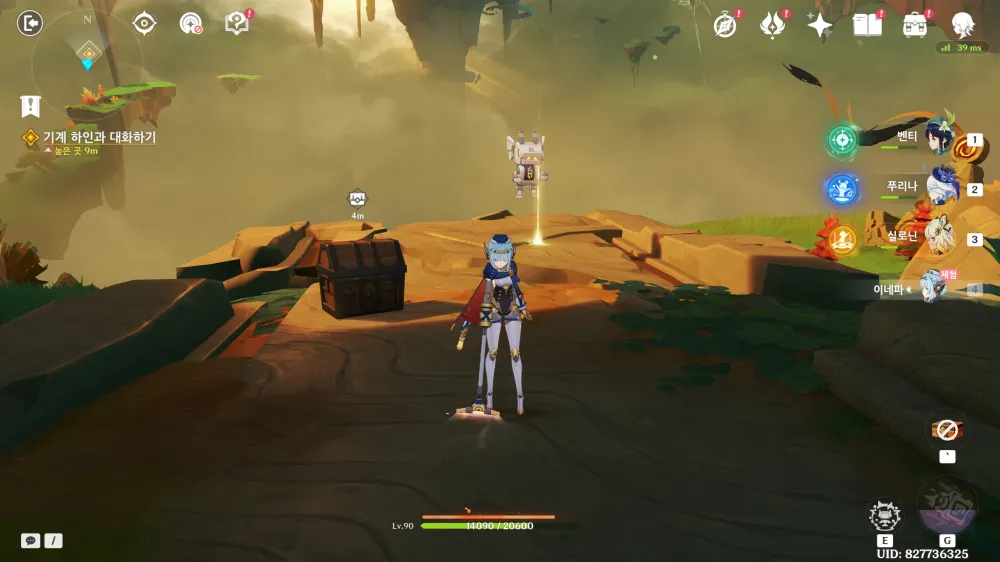Use the treasure chest gadget icon
The width and height of the screenshot is (1000, 562).
tap(946, 430)
